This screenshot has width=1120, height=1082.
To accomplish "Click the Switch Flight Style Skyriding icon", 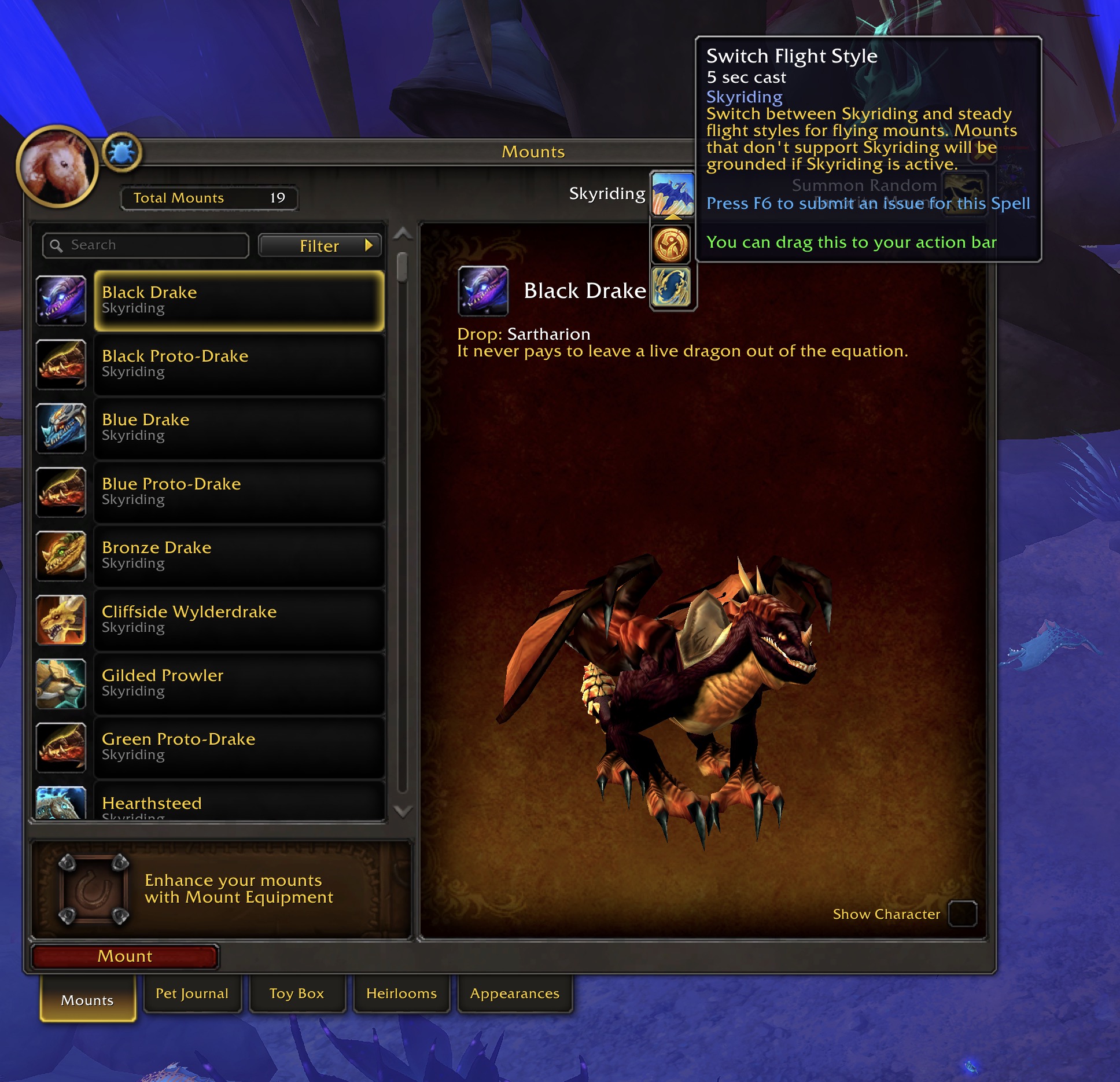I will [x=673, y=193].
